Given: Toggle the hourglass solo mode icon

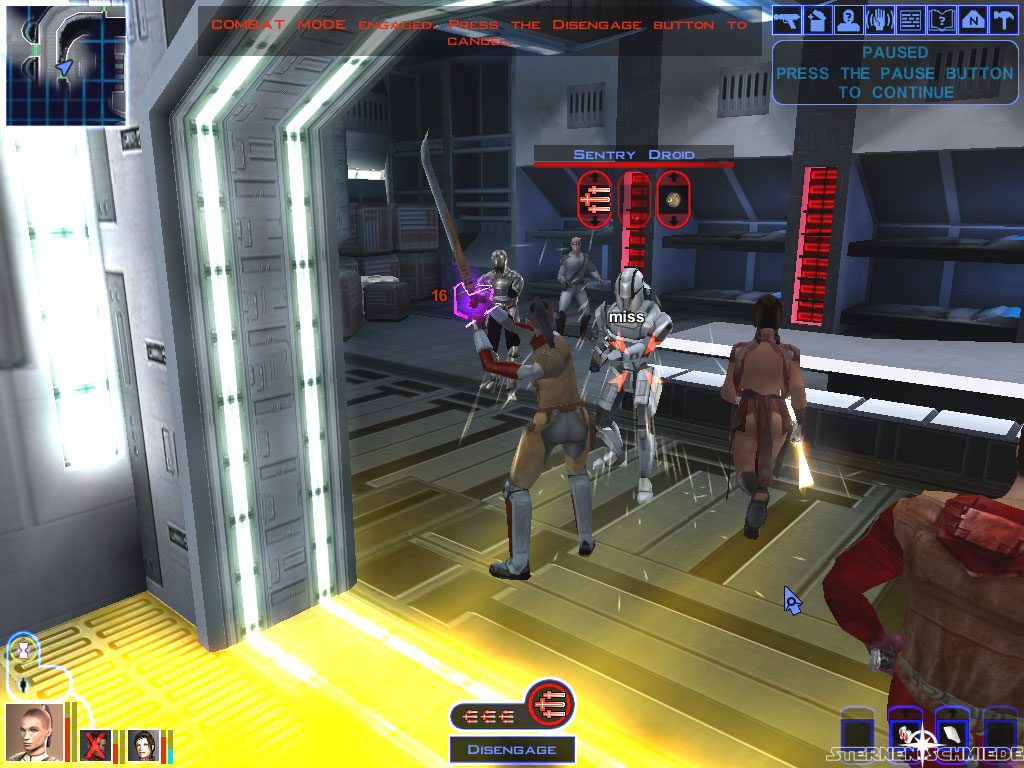Looking at the screenshot, I should point(22,650).
